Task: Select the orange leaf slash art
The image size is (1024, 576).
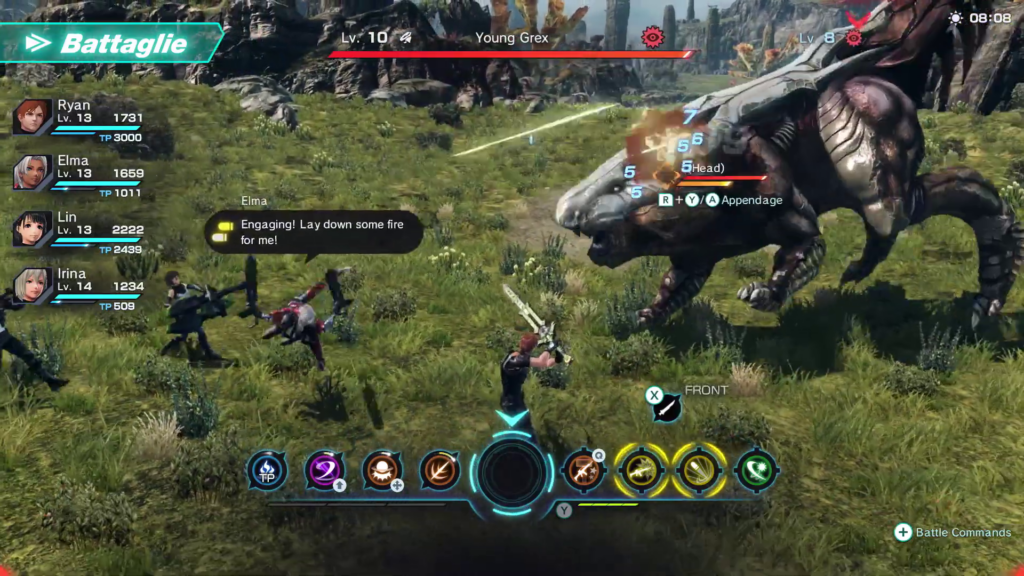Action: coord(440,470)
